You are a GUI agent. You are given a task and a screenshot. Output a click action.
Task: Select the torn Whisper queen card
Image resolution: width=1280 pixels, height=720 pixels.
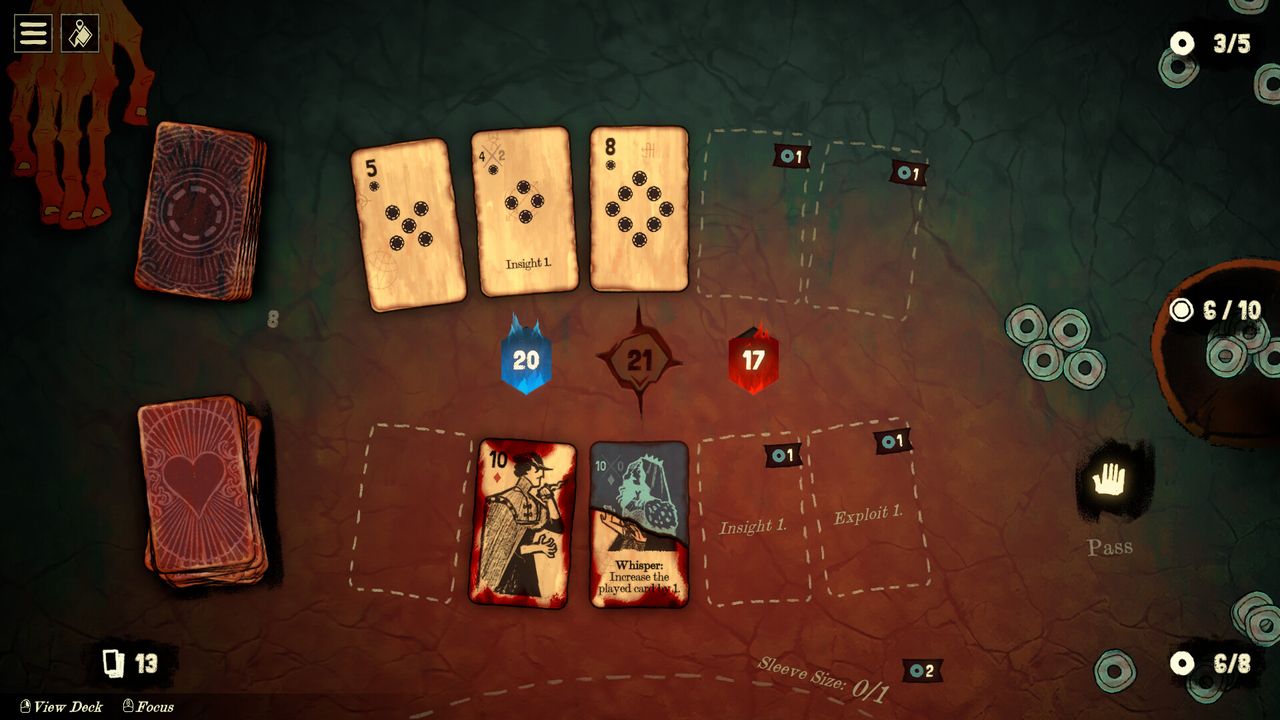pos(639,524)
